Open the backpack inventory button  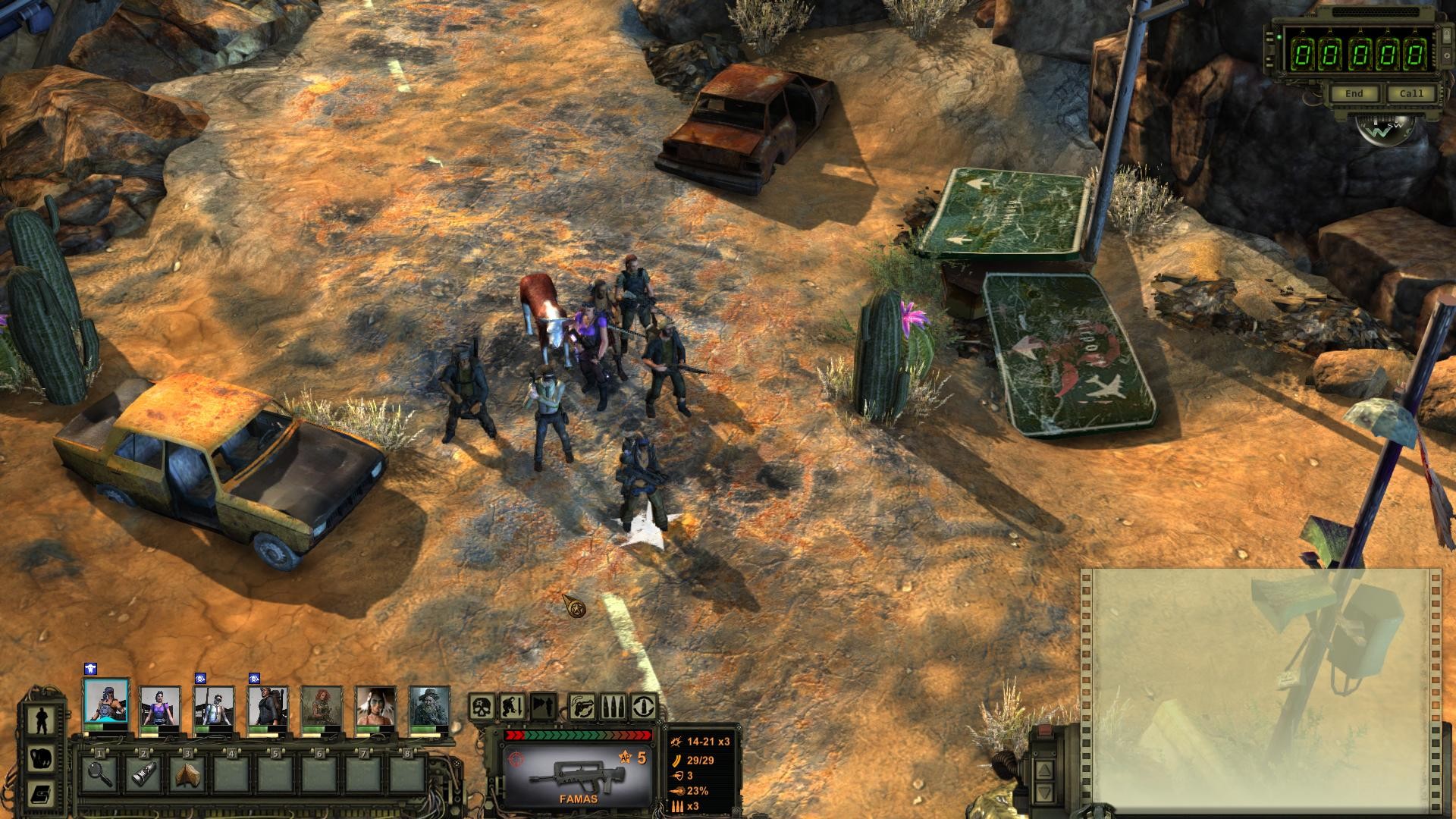coord(39,758)
